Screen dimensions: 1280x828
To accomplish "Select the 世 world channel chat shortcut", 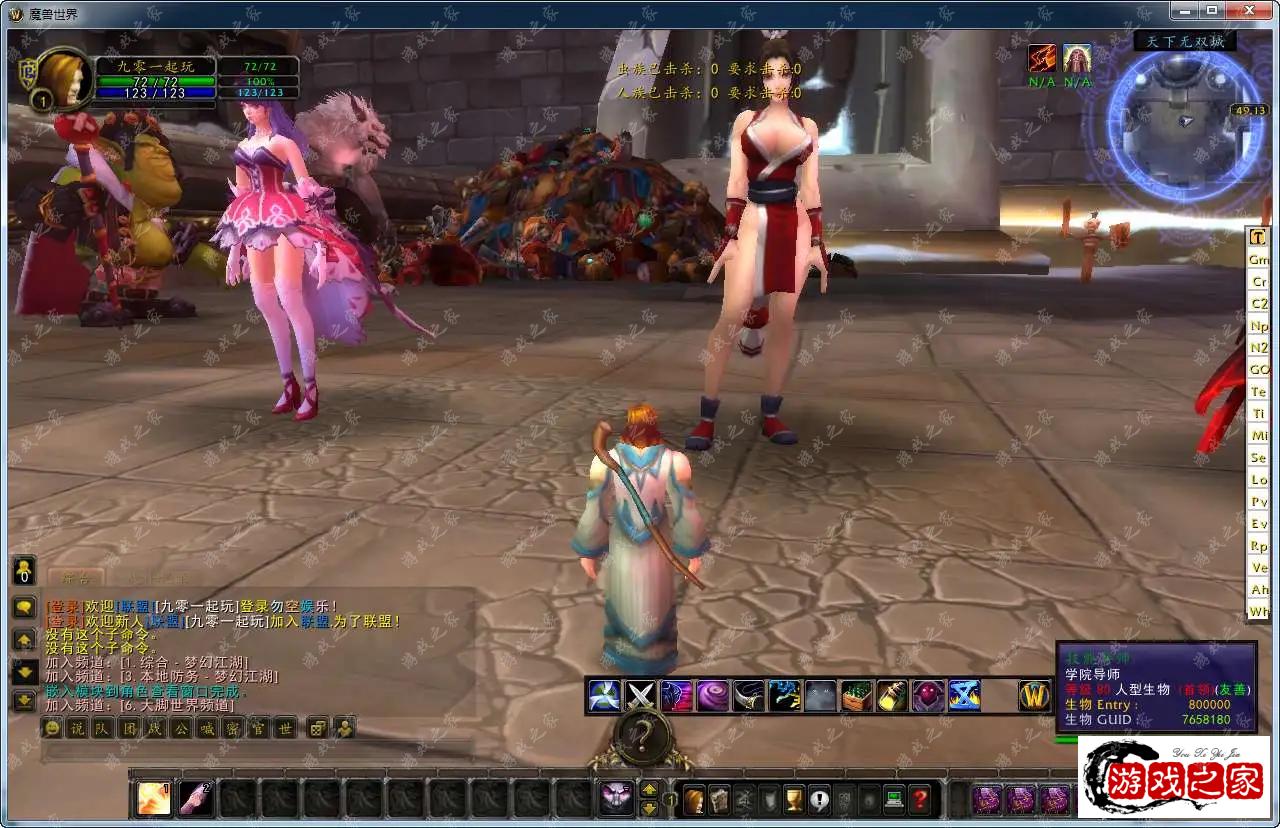I will [x=284, y=728].
